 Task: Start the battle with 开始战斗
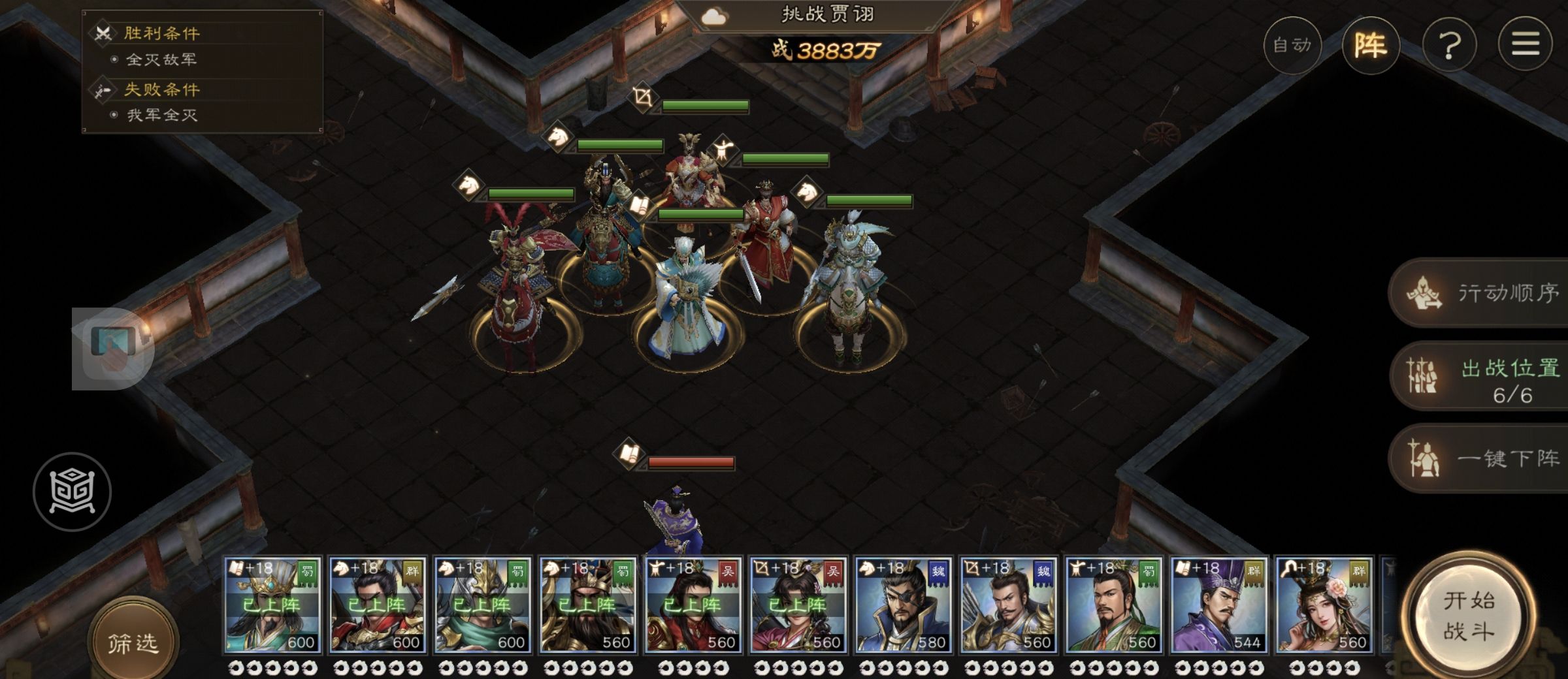coord(1468,616)
